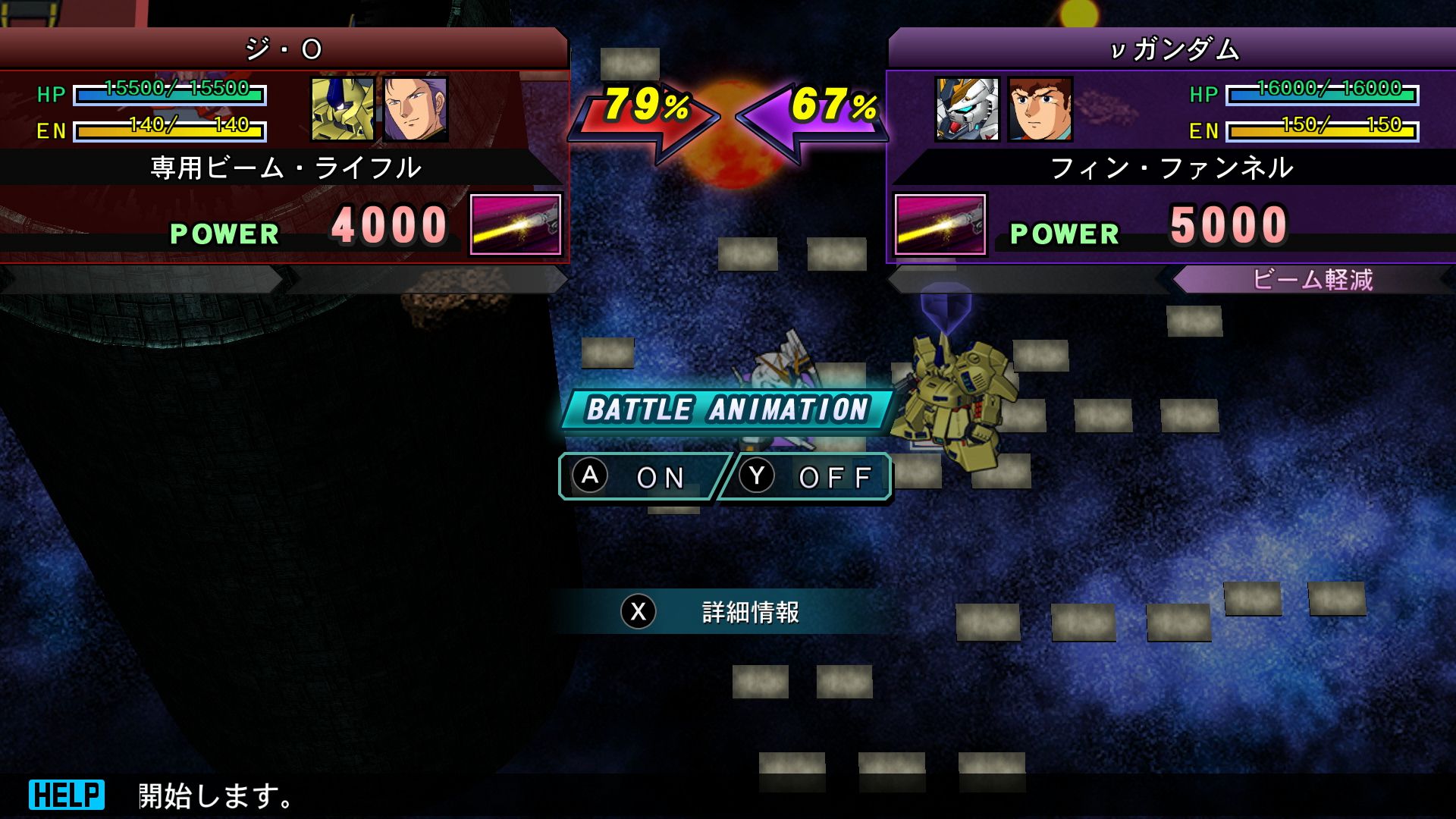
Task: Click the brown-haired ally pilot portrait
Action: tap(1040, 109)
